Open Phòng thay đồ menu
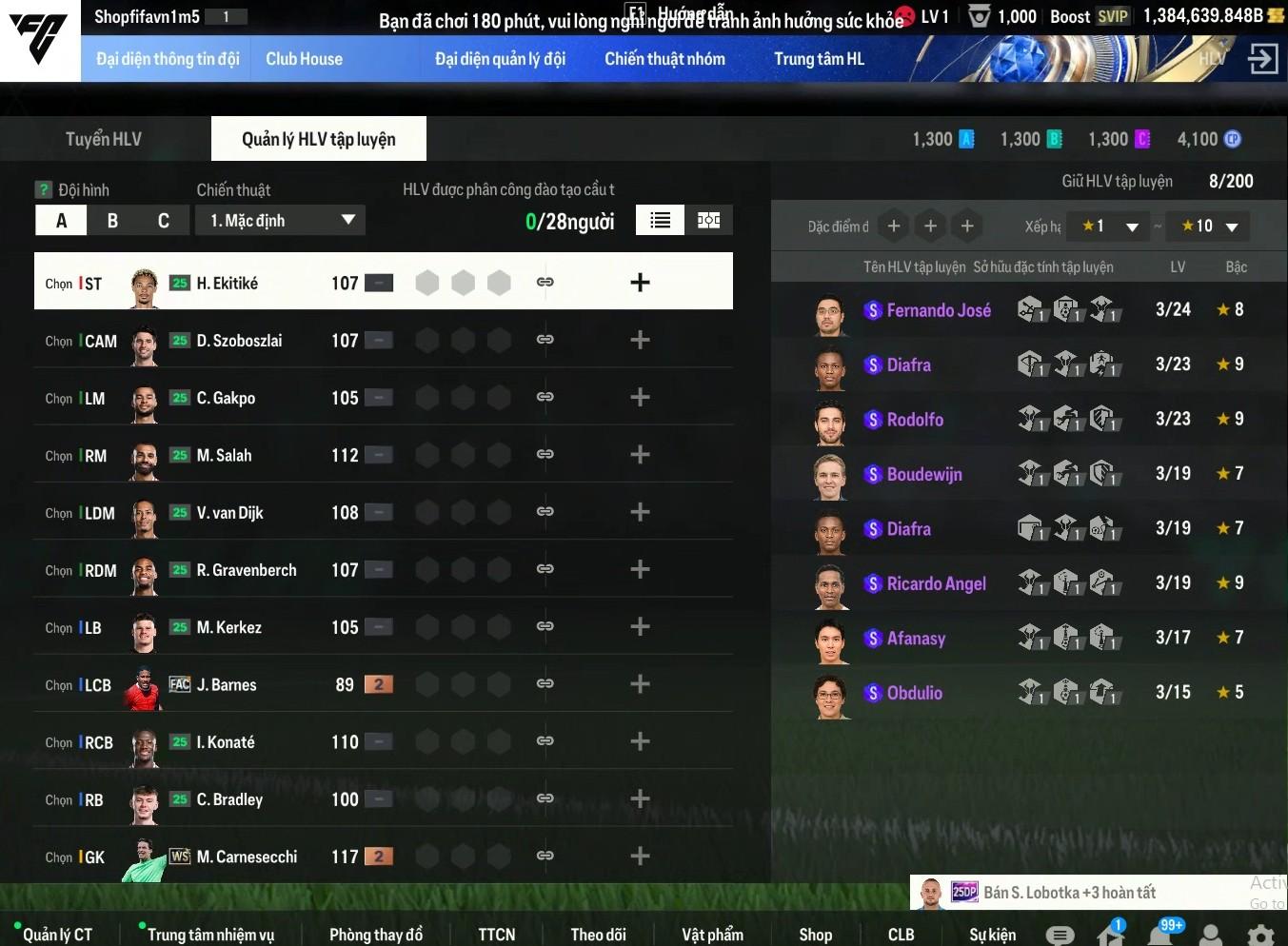The height and width of the screenshot is (946, 1288). pyautogui.click(x=376, y=935)
